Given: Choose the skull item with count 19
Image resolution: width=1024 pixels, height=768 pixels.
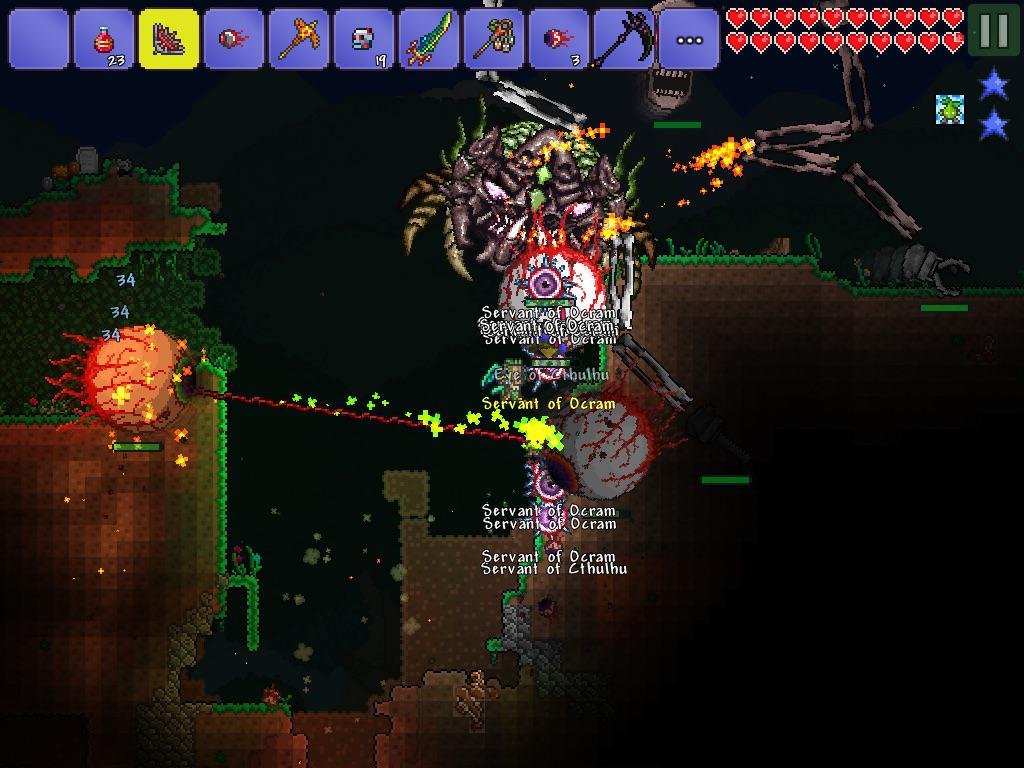Looking at the screenshot, I should [364, 39].
